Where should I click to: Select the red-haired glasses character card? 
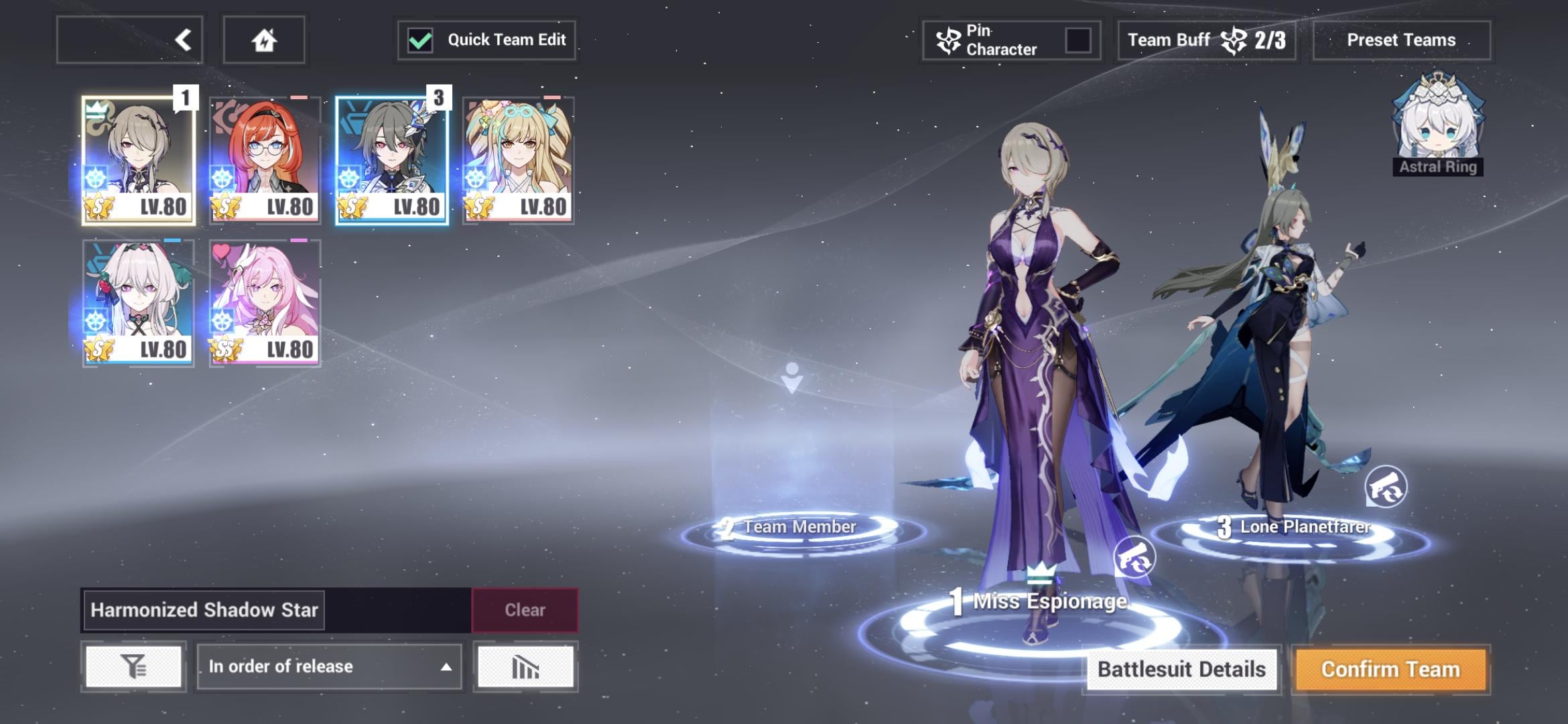(265, 160)
